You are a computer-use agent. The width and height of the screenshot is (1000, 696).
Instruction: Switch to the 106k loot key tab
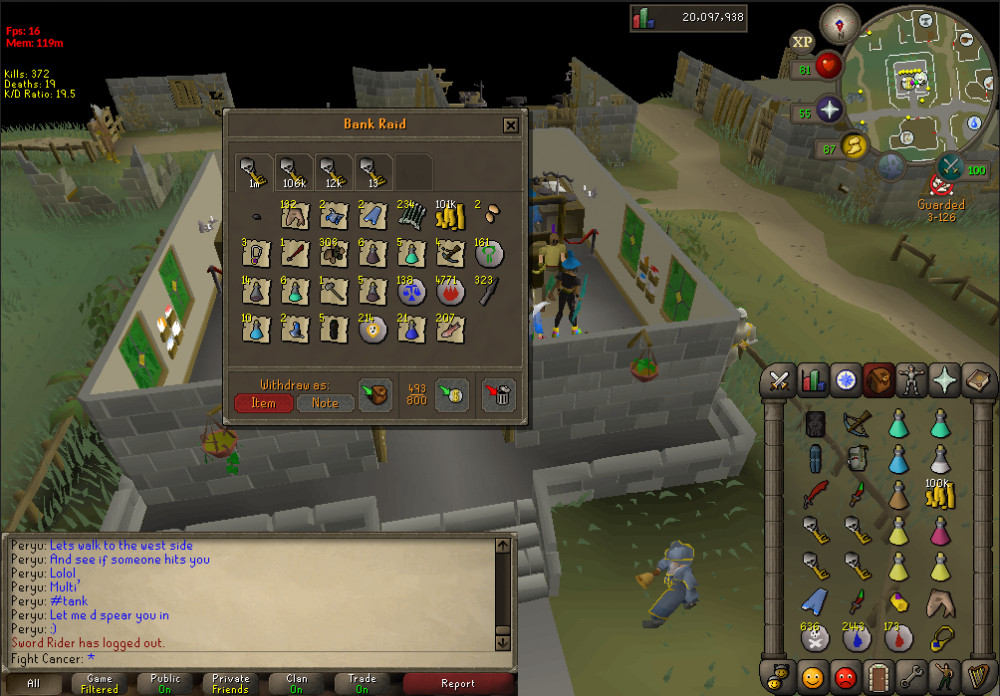pyautogui.click(x=293, y=172)
